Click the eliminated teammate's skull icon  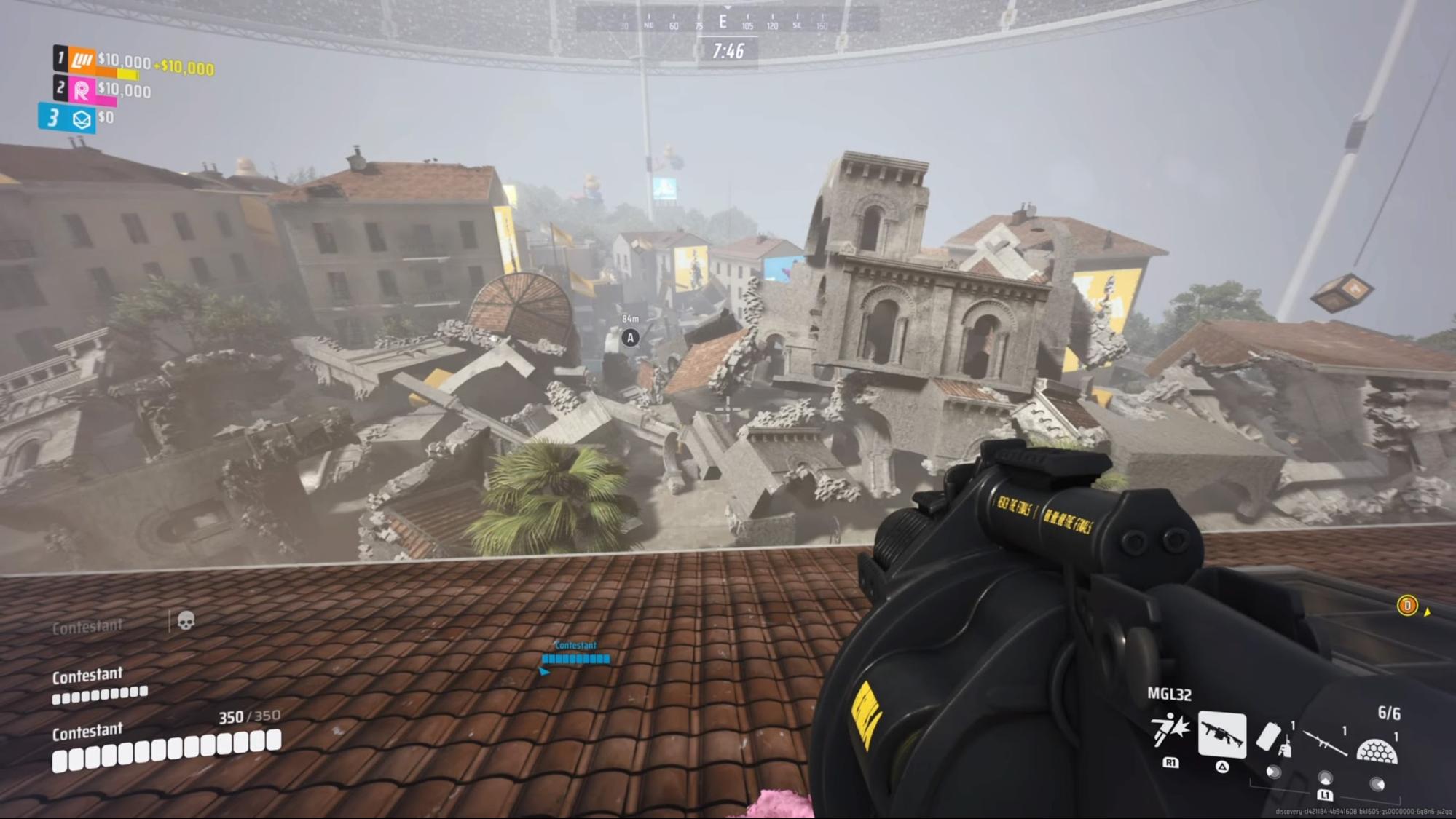click(186, 620)
